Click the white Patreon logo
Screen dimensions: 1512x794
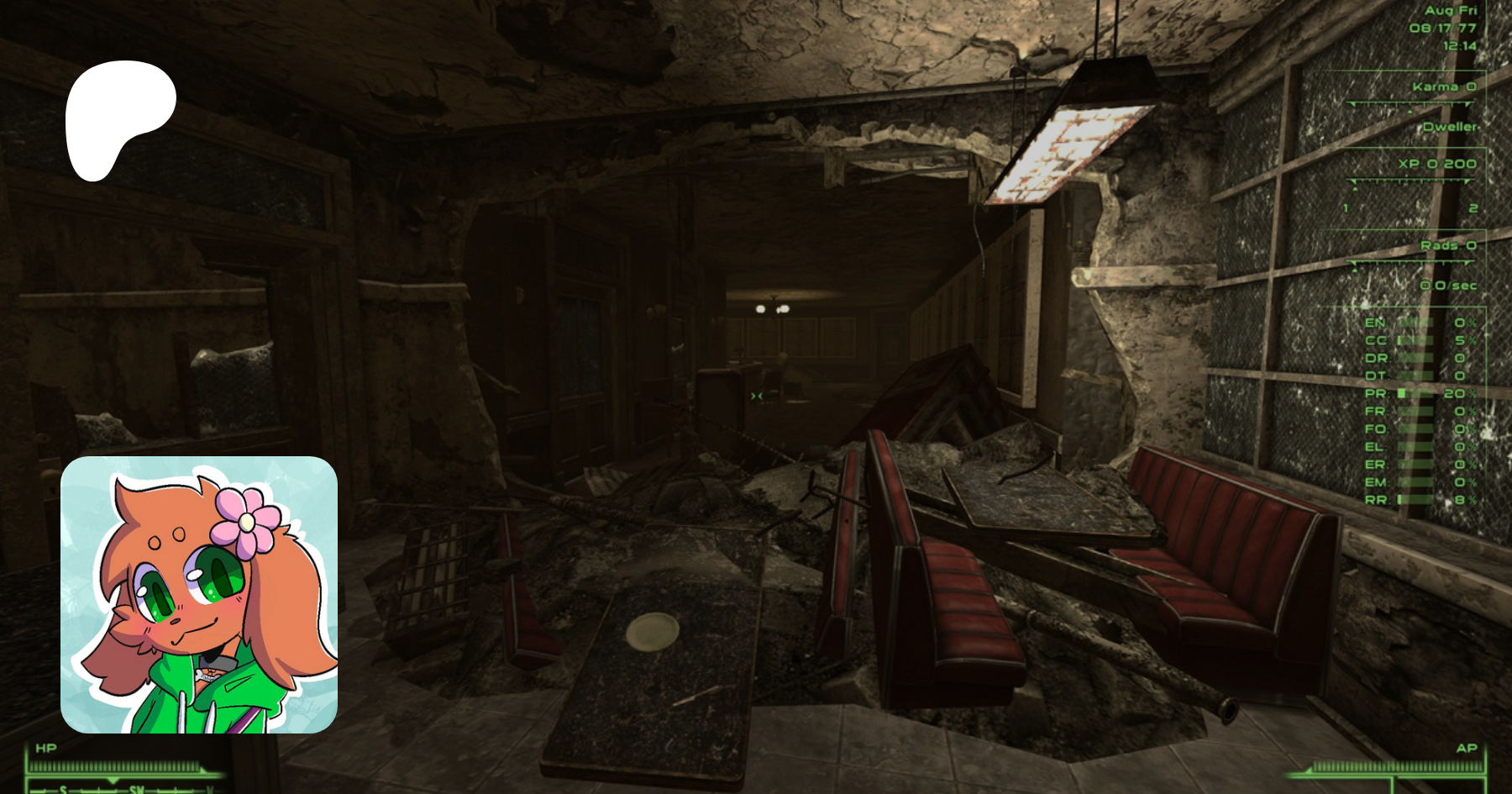click(x=118, y=118)
